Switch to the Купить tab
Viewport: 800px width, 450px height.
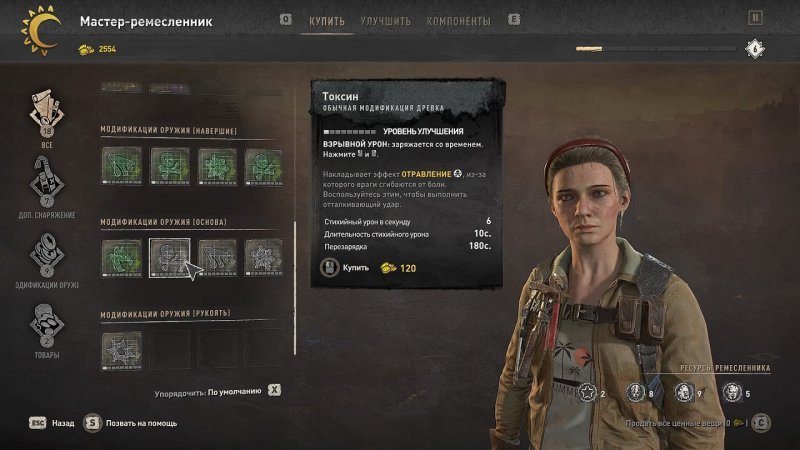(328, 21)
